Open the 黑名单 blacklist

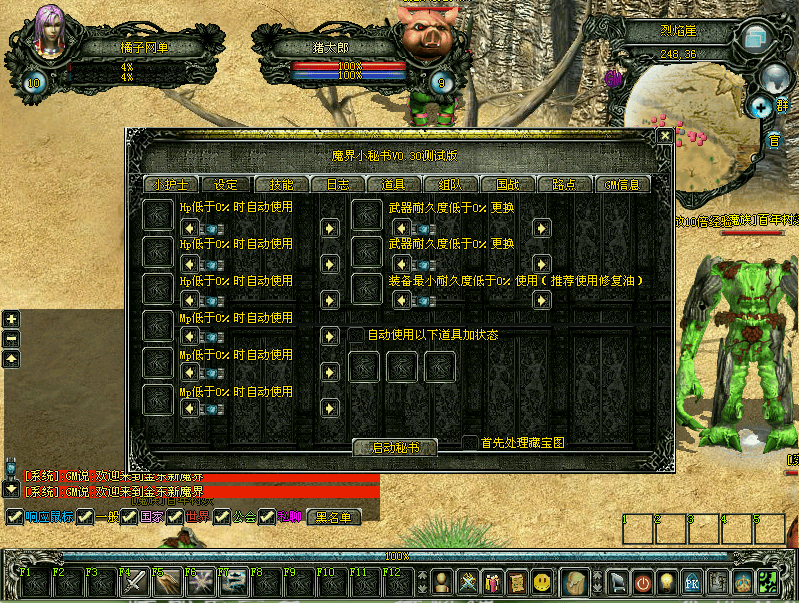point(334,517)
